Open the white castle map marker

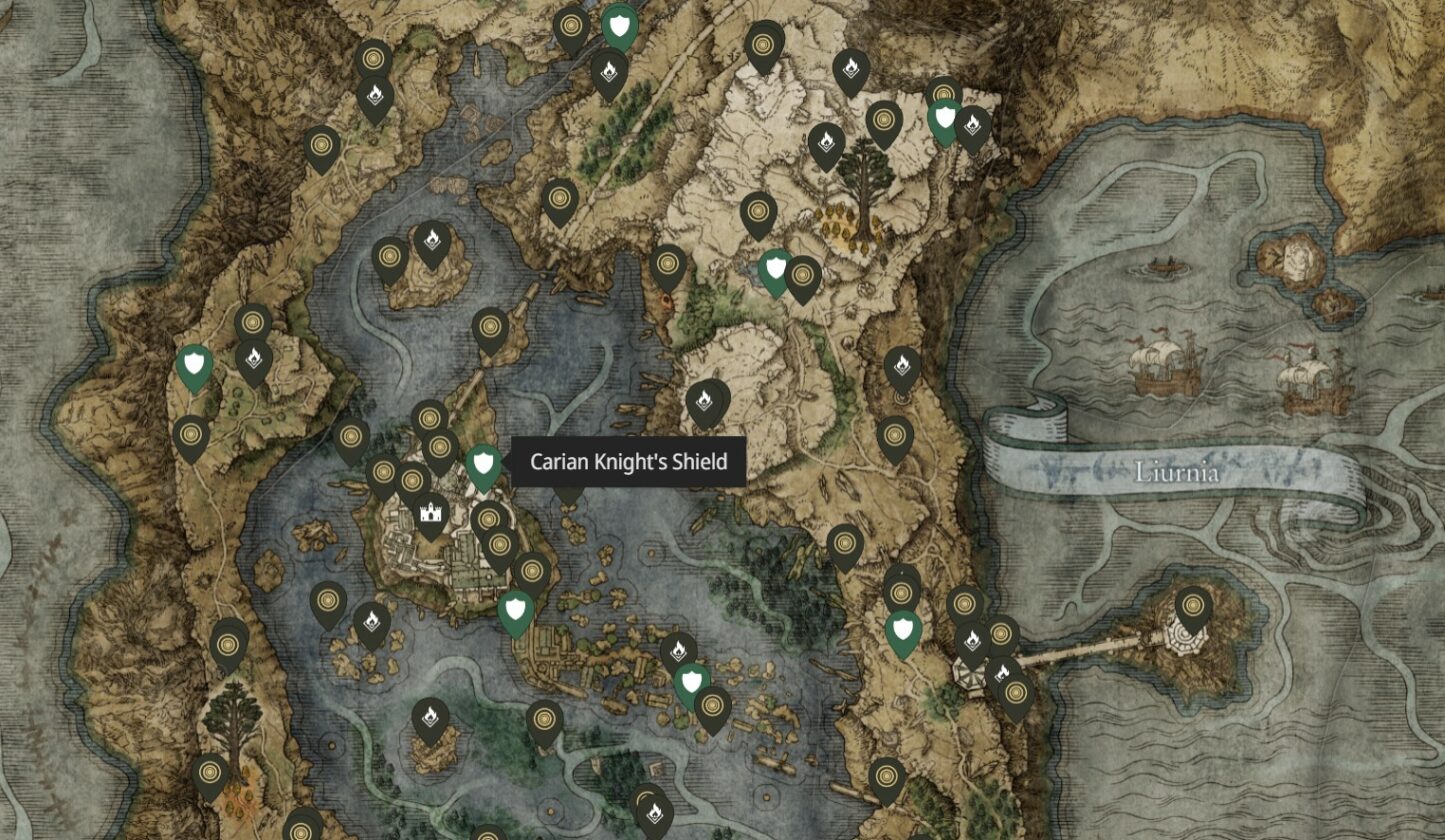[x=431, y=514]
